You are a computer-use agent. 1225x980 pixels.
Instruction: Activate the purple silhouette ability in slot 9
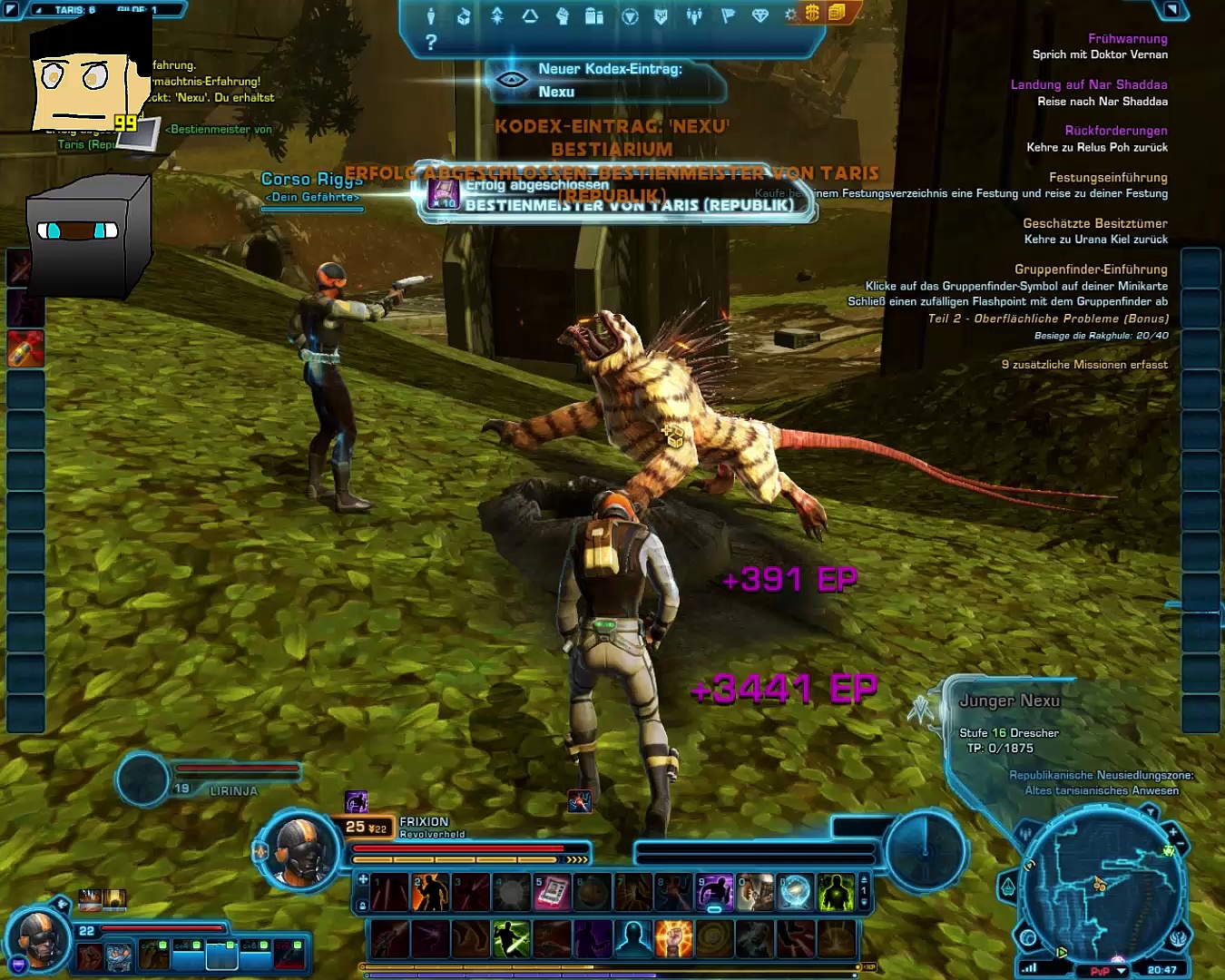click(x=714, y=893)
